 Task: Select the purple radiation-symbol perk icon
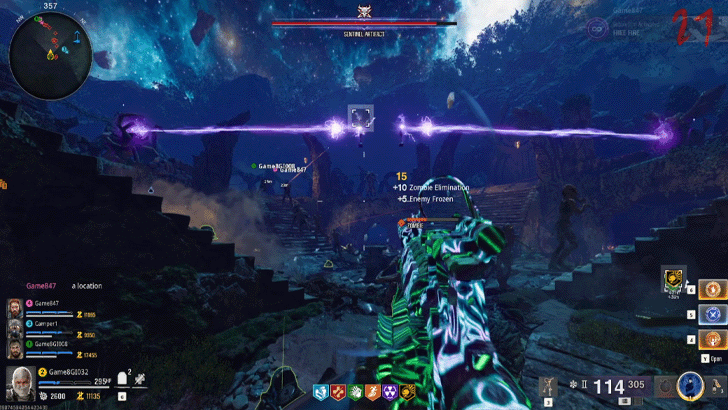coord(389,393)
